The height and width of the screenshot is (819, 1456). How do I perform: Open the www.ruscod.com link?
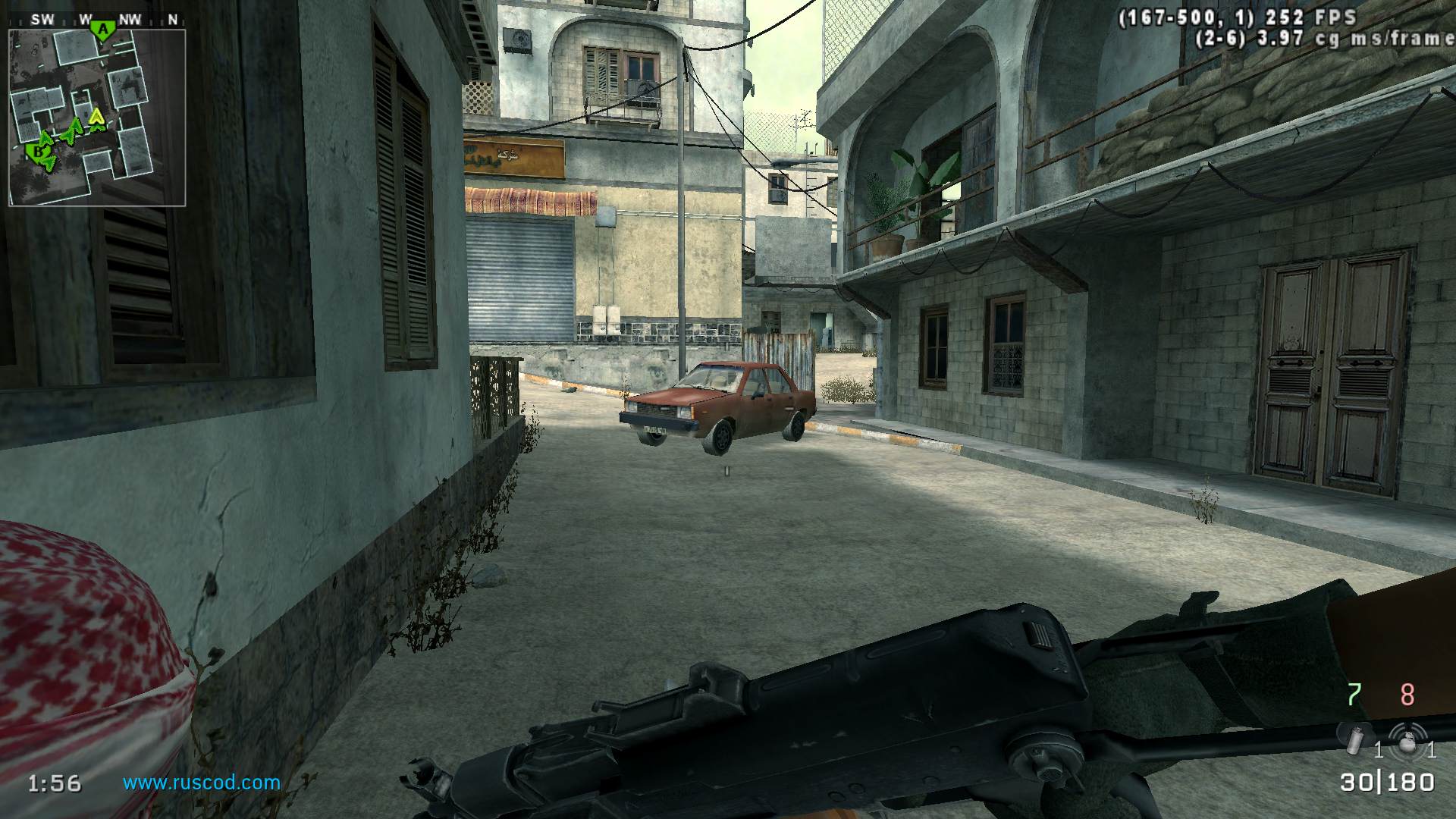[x=202, y=783]
